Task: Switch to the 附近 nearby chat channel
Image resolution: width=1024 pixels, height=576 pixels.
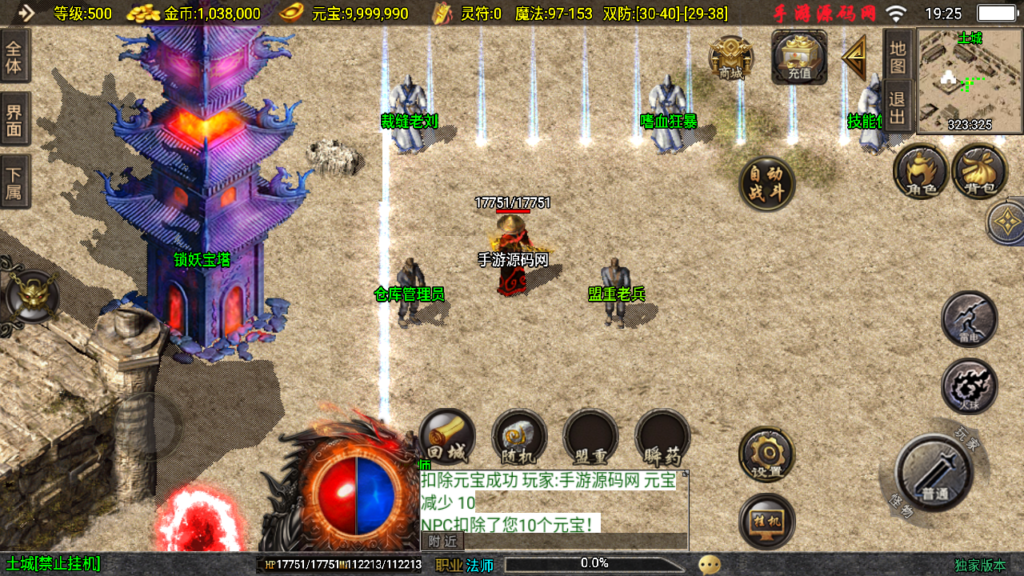Action: pyautogui.click(x=442, y=540)
